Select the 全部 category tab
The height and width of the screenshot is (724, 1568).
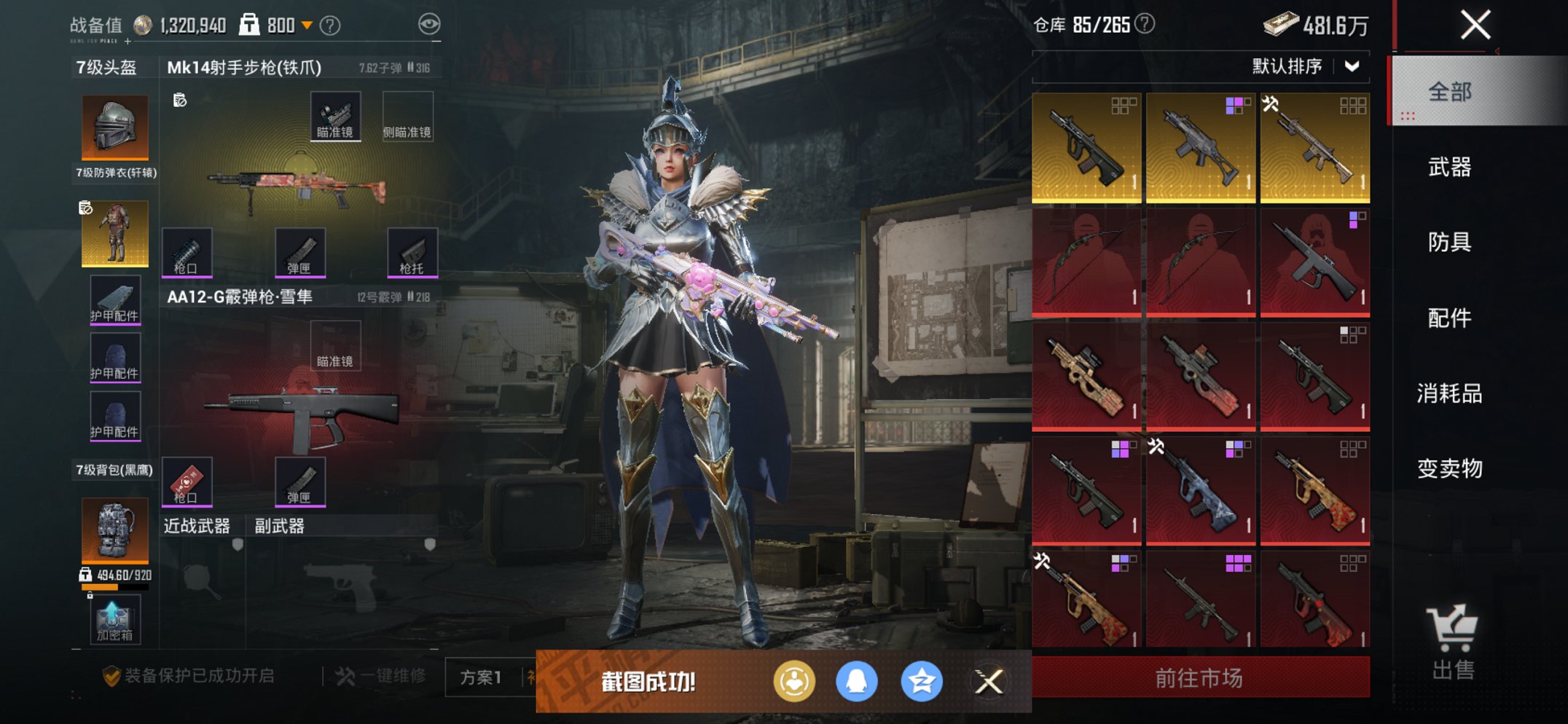tap(1449, 92)
